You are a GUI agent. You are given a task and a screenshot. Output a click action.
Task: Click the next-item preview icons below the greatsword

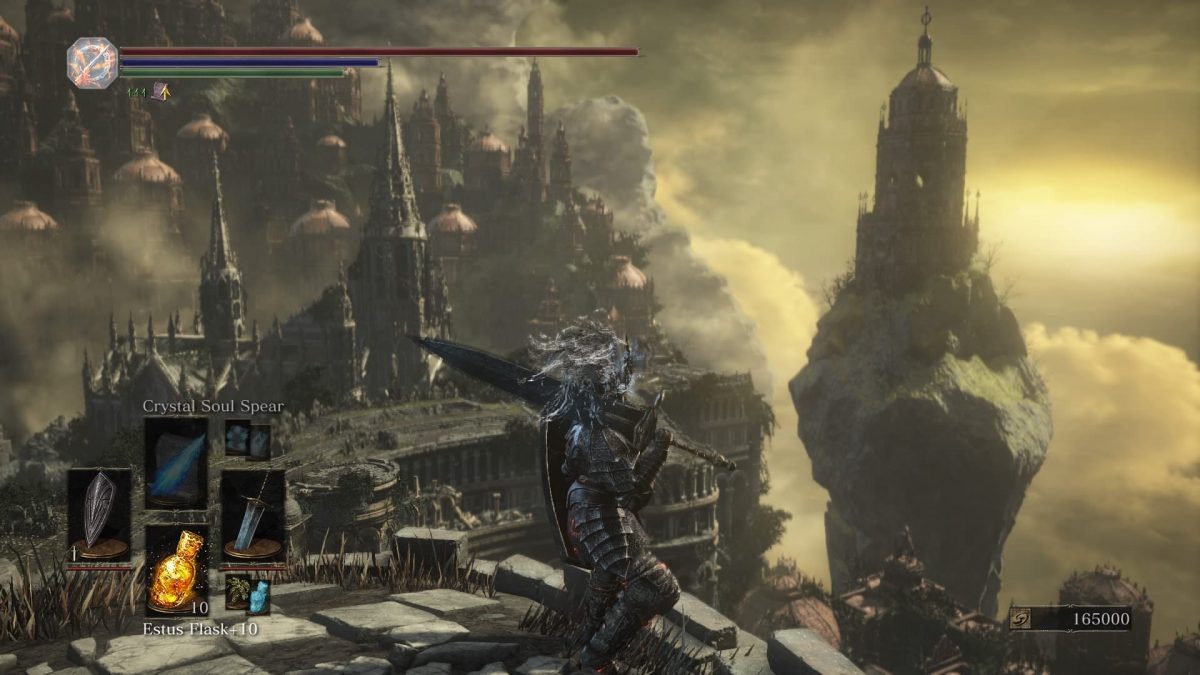[247, 592]
